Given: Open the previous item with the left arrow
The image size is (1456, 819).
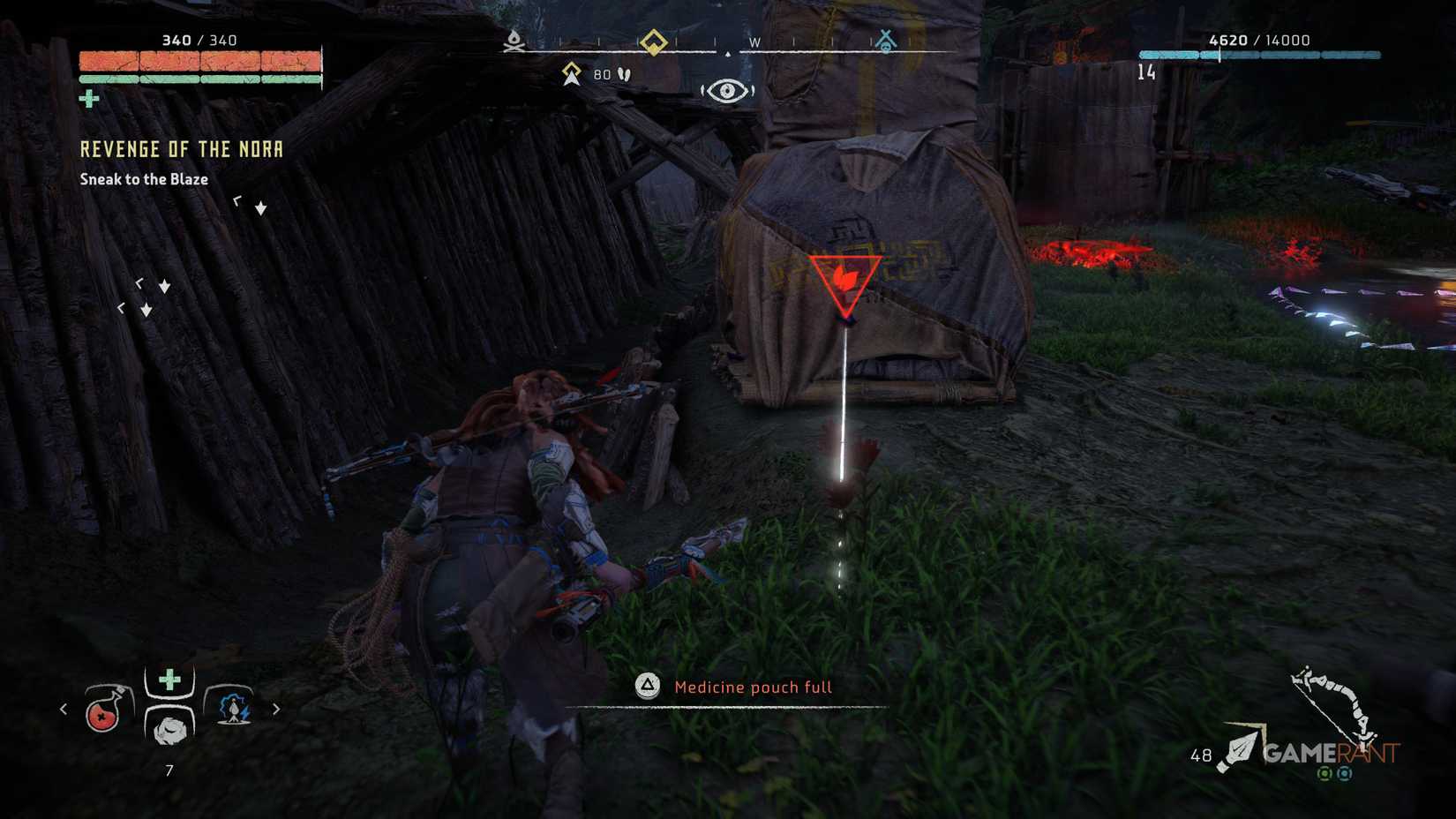Looking at the screenshot, I should point(62,707).
